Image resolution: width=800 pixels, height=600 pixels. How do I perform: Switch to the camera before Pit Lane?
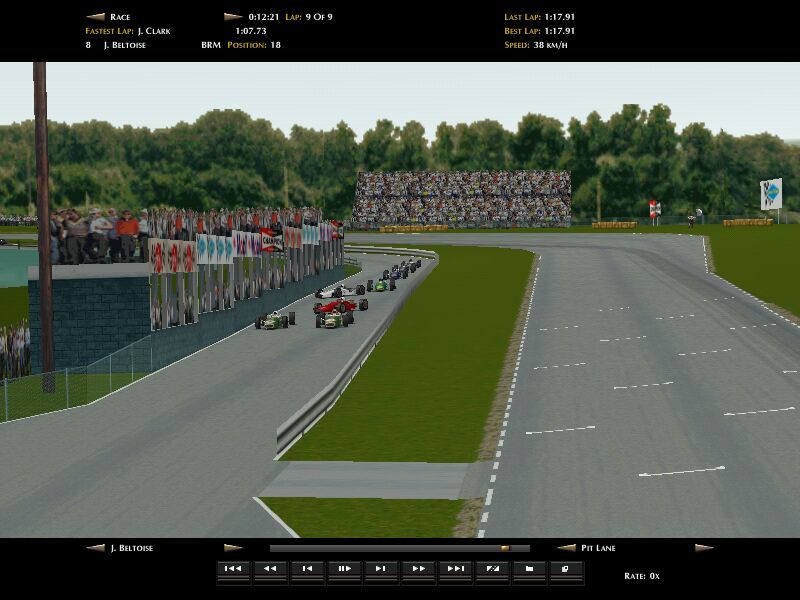[x=566, y=548]
